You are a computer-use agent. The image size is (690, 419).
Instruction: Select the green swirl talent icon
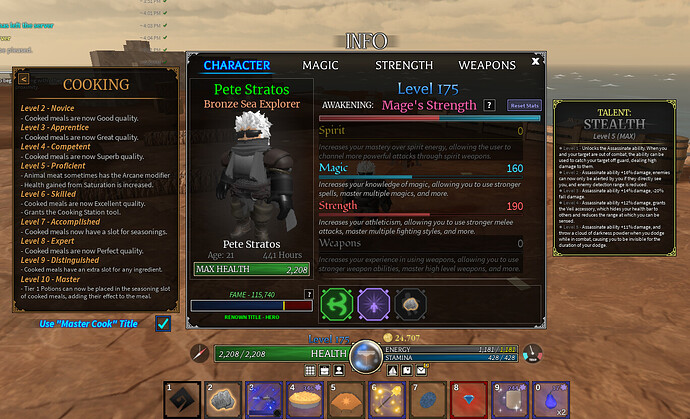[337, 303]
